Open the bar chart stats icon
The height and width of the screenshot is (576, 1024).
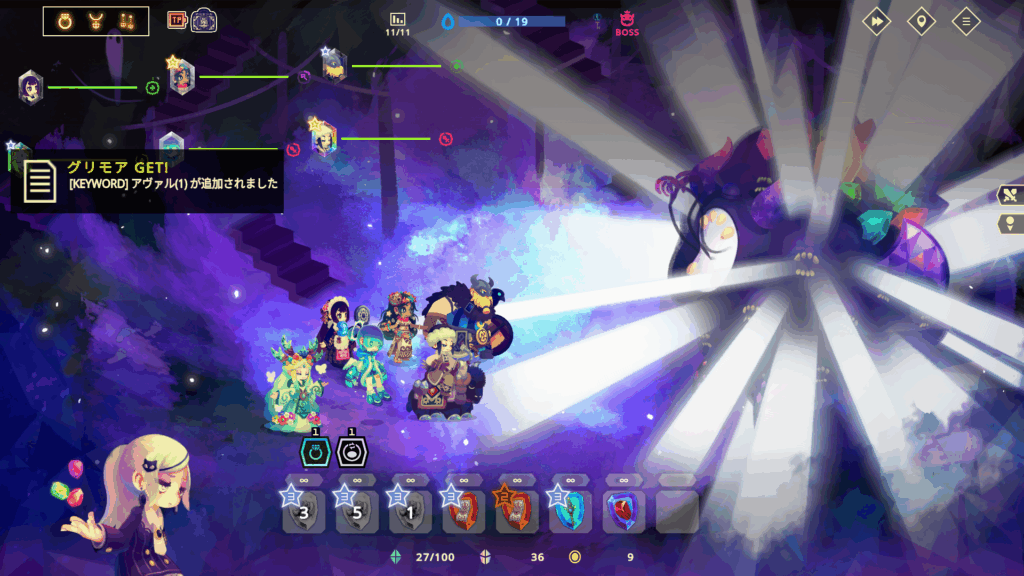coord(397,19)
